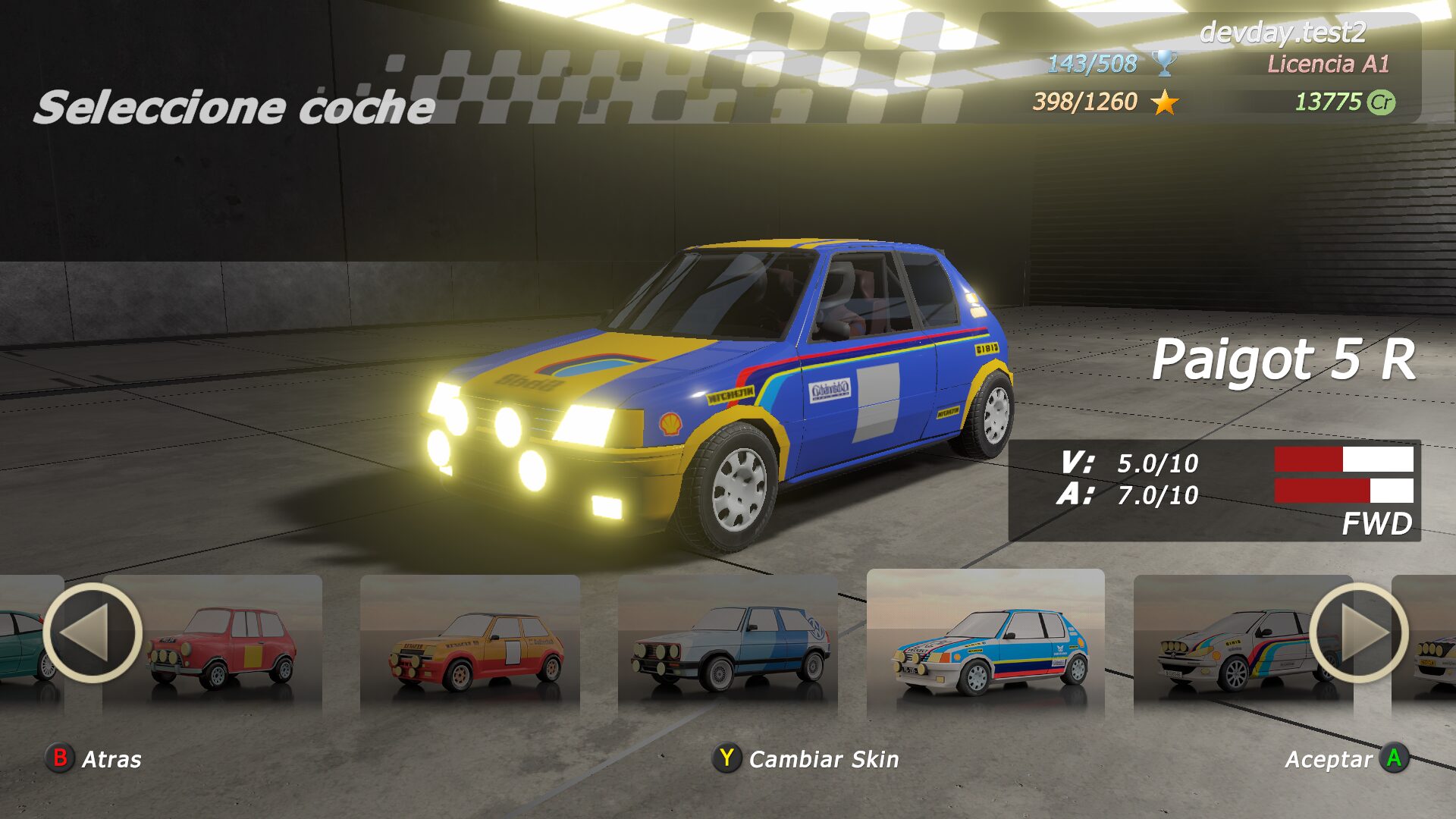The height and width of the screenshot is (819, 1456).
Task: Pick the grey and blue hatchback thumbnail
Action: point(728,645)
